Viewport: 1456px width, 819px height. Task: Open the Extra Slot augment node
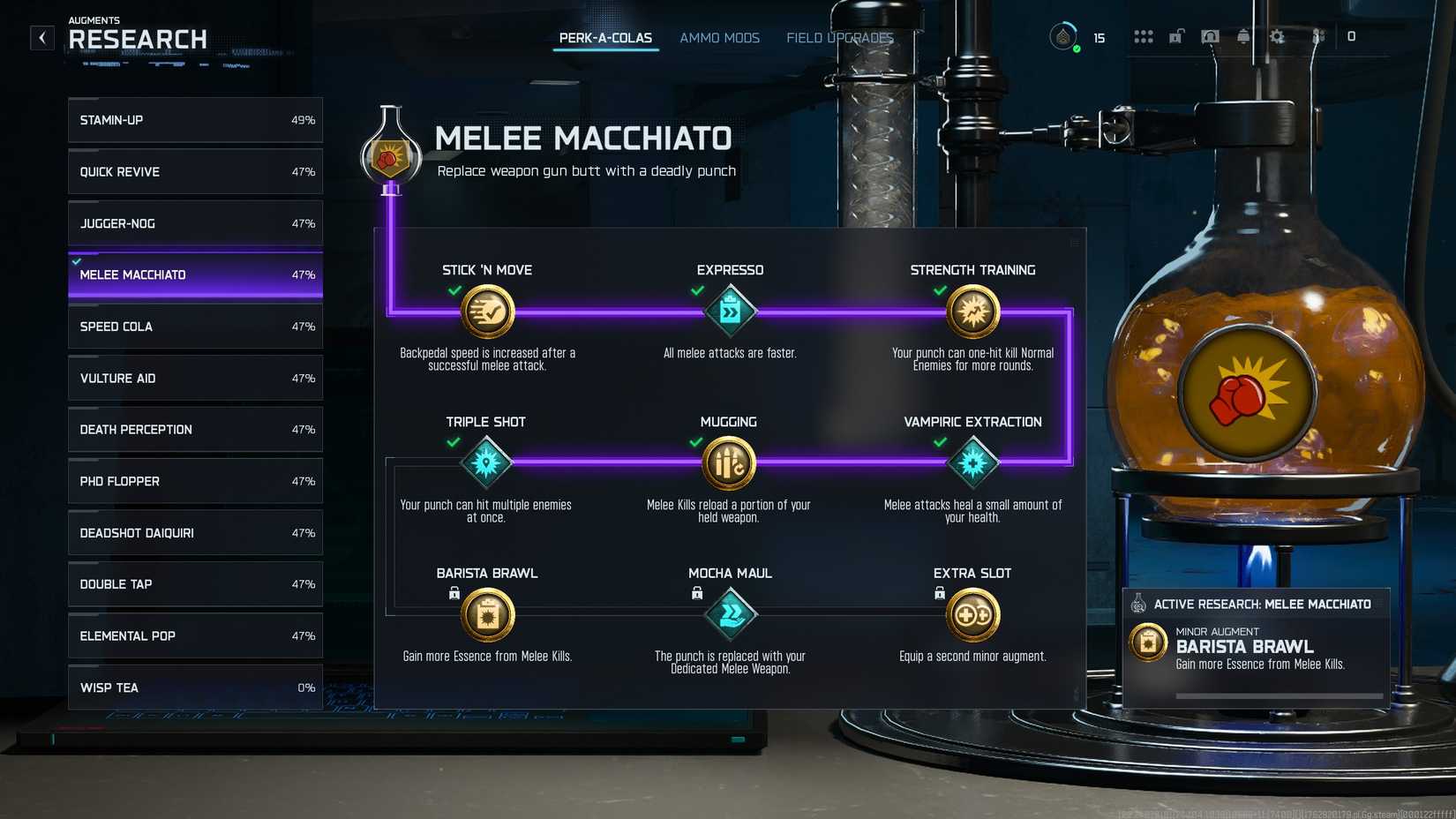pos(973,613)
